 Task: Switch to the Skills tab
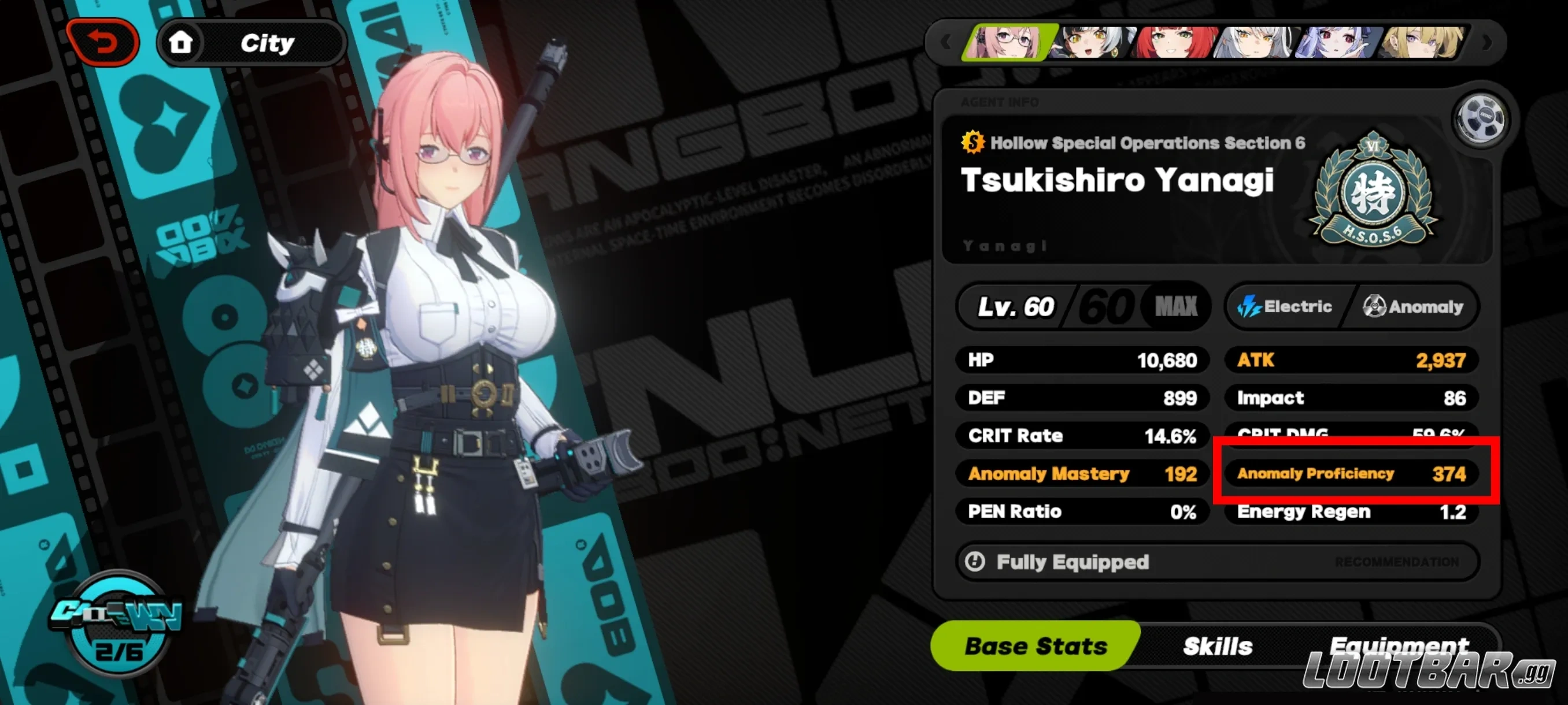pyautogui.click(x=1218, y=646)
